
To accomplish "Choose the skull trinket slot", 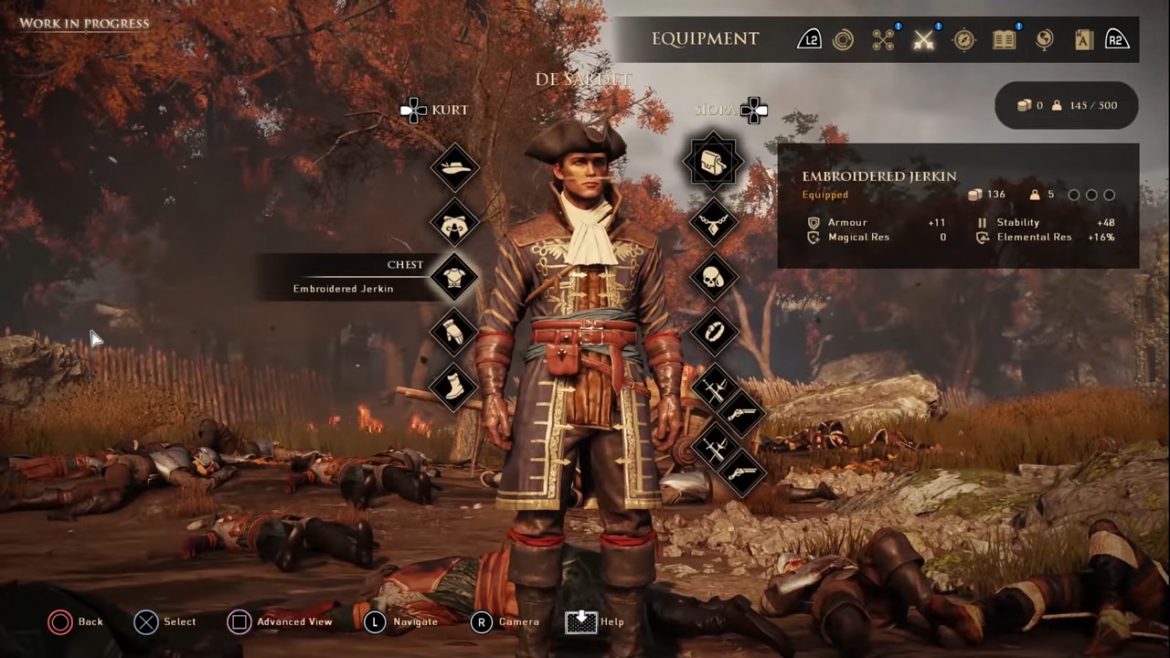I will pos(714,277).
